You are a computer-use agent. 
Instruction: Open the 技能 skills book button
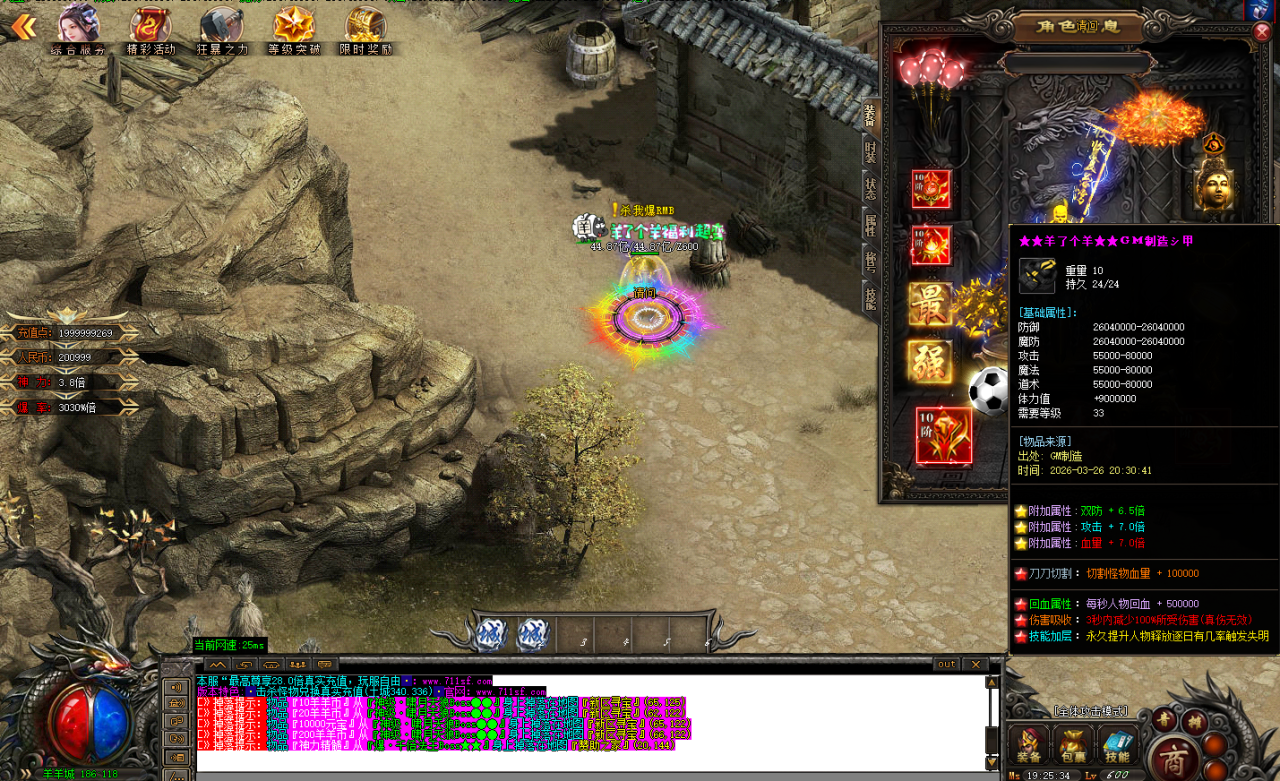click(x=1118, y=745)
